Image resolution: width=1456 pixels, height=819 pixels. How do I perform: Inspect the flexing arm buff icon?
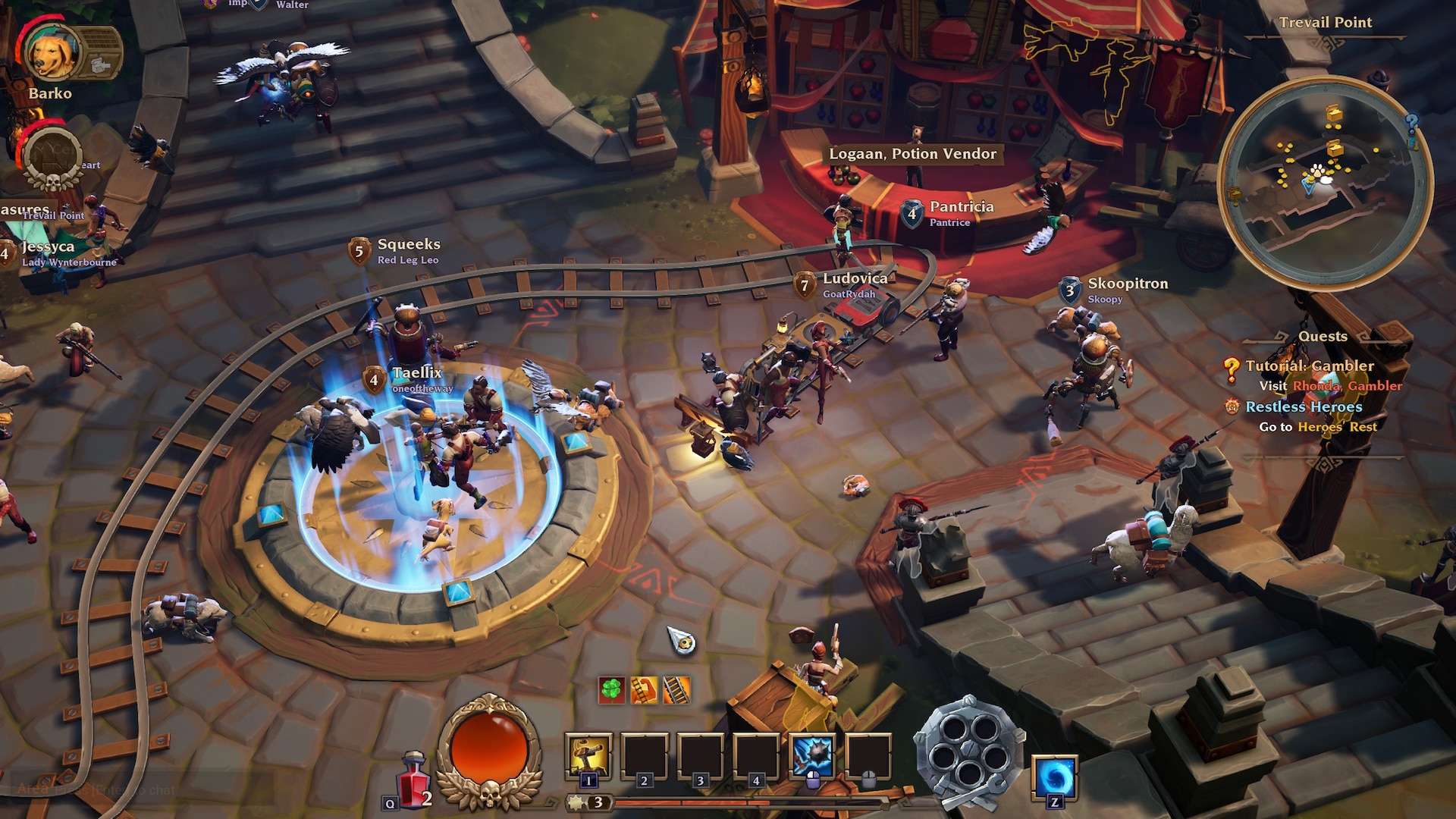tap(644, 690)
